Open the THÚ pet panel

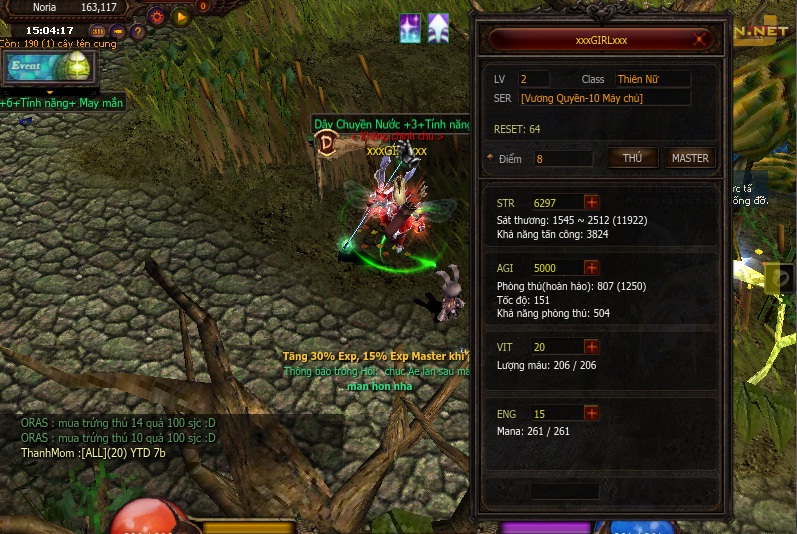pyautogui.click(x=632, y=158)
